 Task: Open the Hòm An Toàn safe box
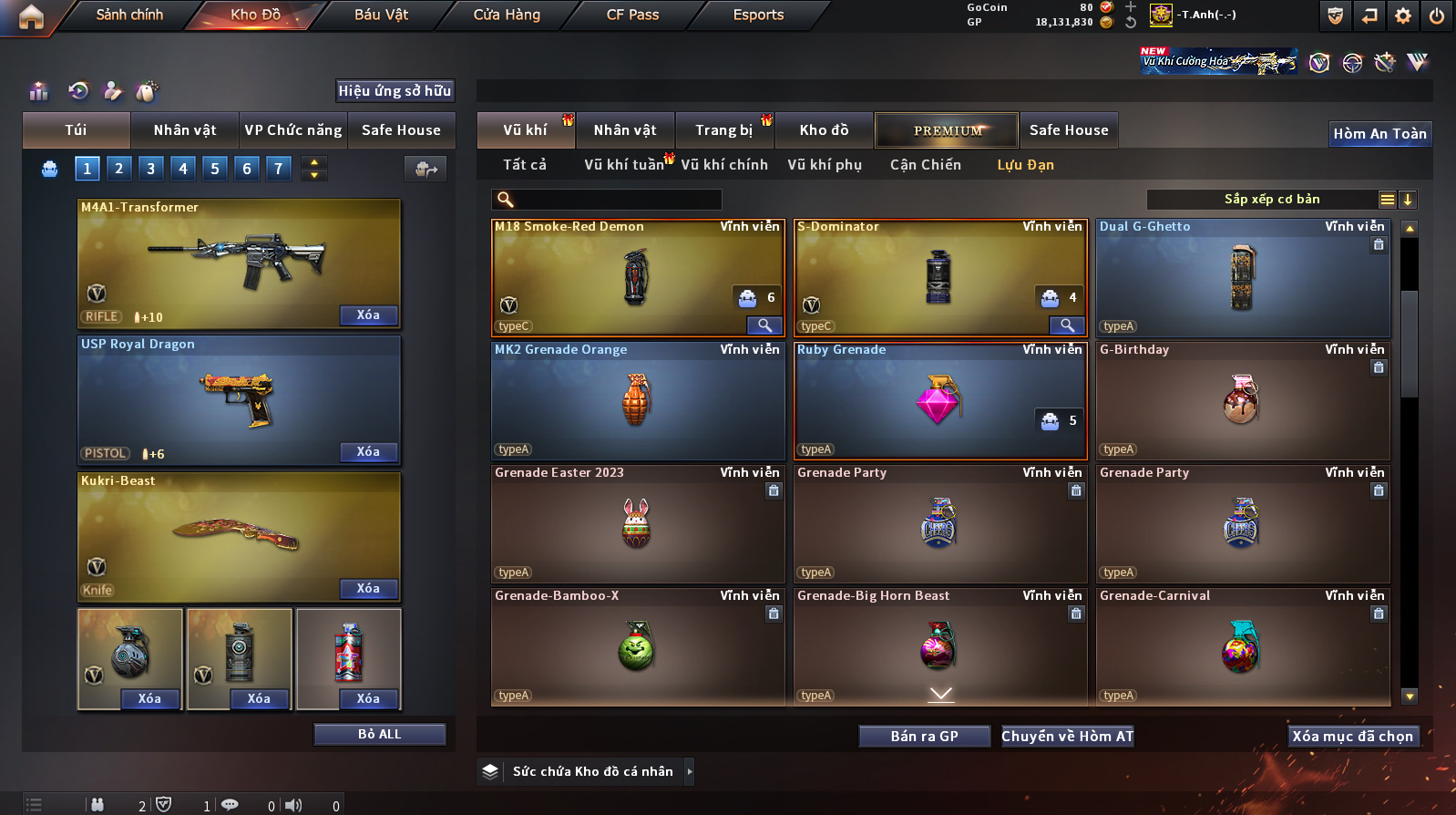click(x=1379, y=134)
